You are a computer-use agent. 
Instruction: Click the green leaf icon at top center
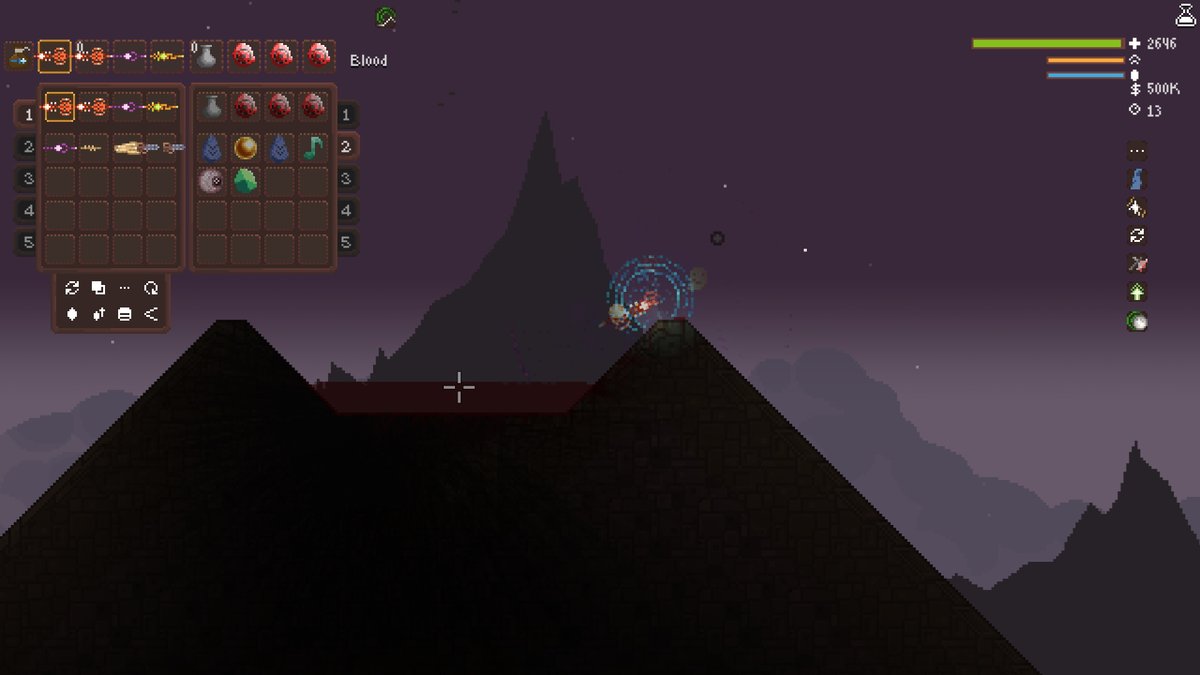[x=386, y=16]
